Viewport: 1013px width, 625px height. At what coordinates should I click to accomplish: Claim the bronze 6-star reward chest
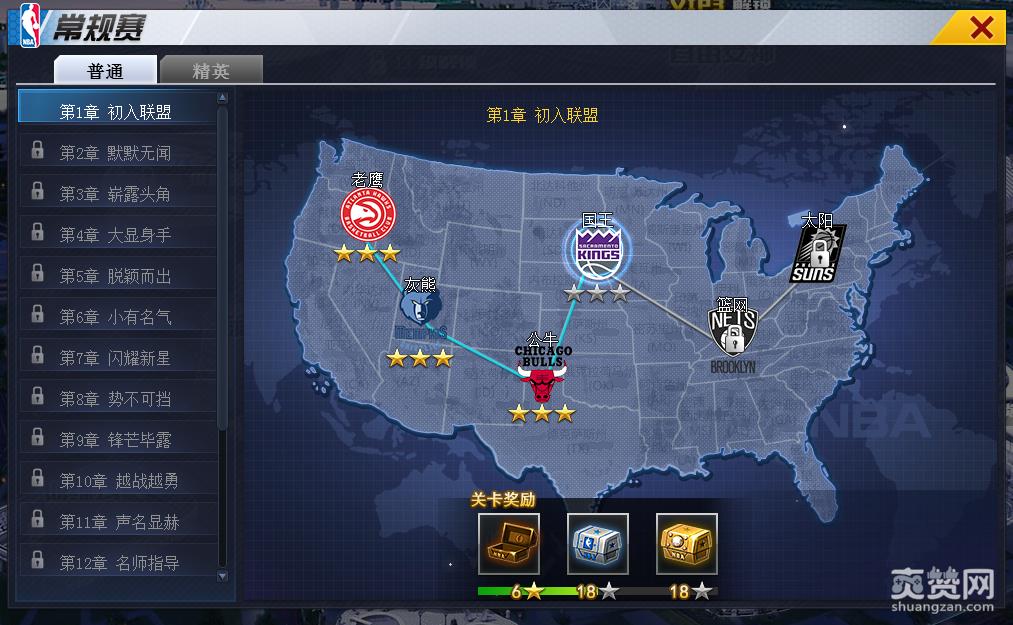pyautogui.click(x=509, y=543)
